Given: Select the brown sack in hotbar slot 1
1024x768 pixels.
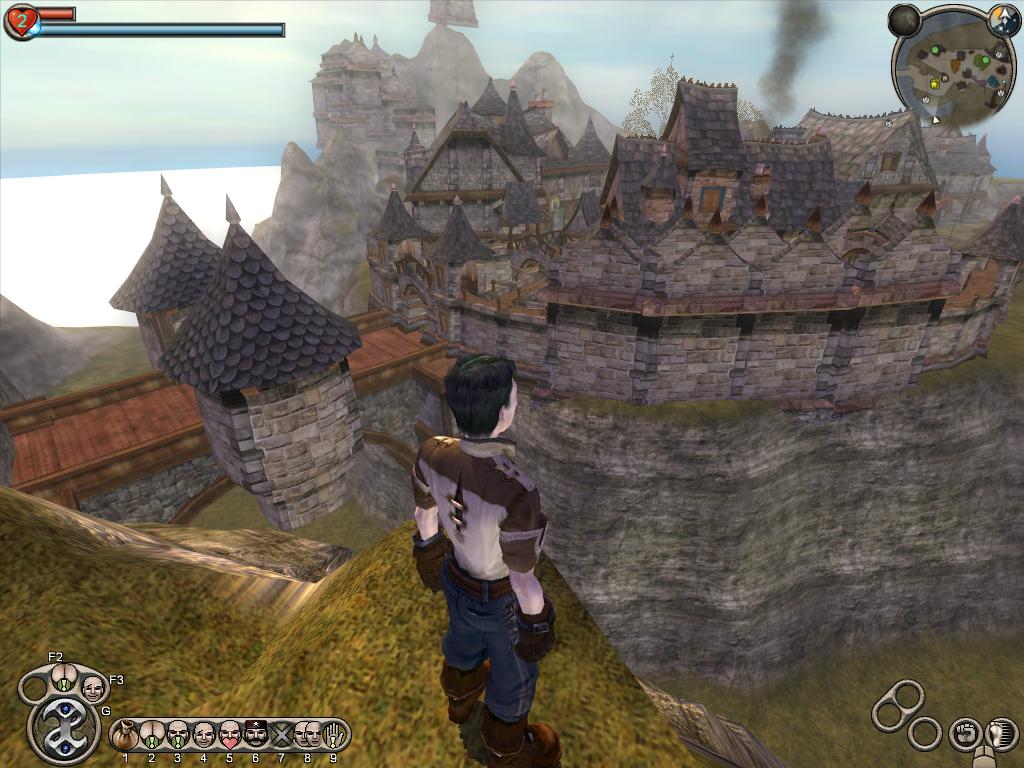Looking at the screenshot, I should coord(125,736).
